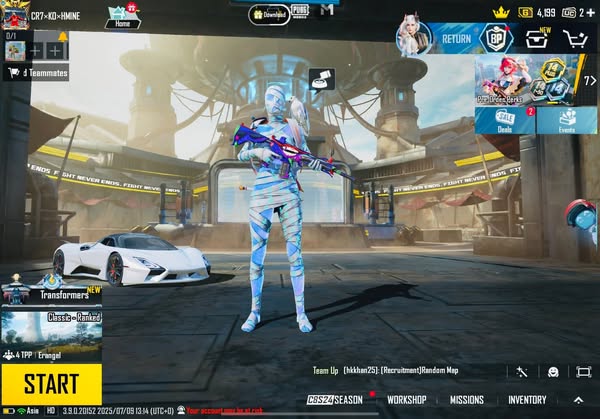Open the Download button

click(x=268, y=15)
